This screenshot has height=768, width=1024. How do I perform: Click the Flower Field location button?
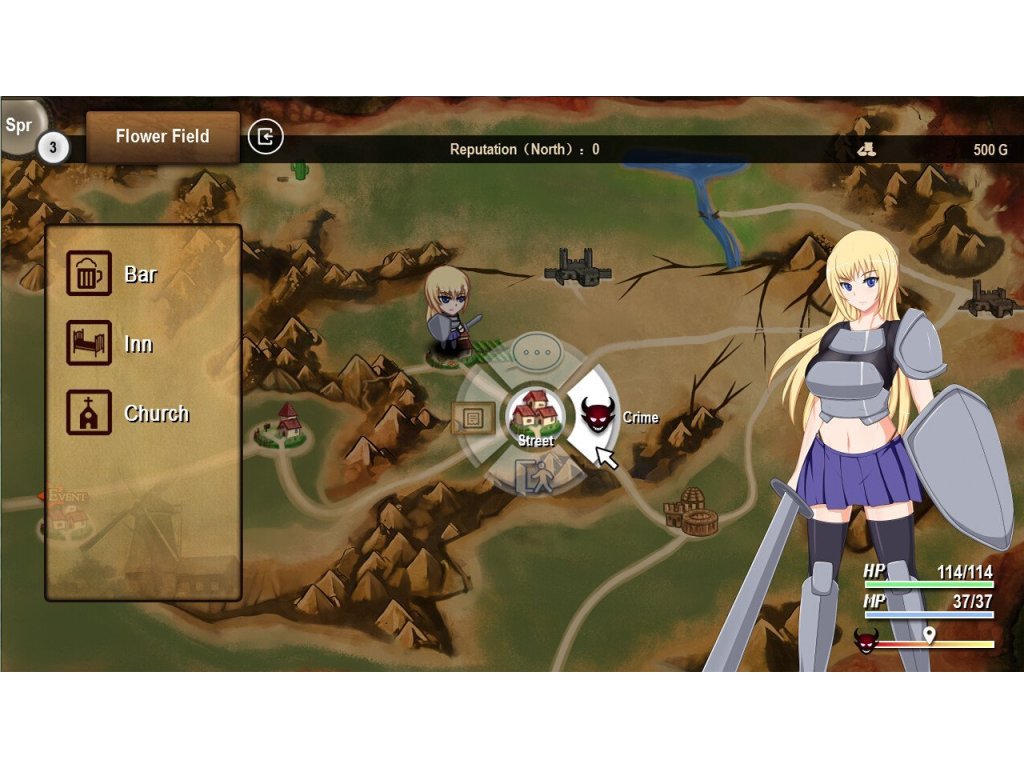[162, 137]
